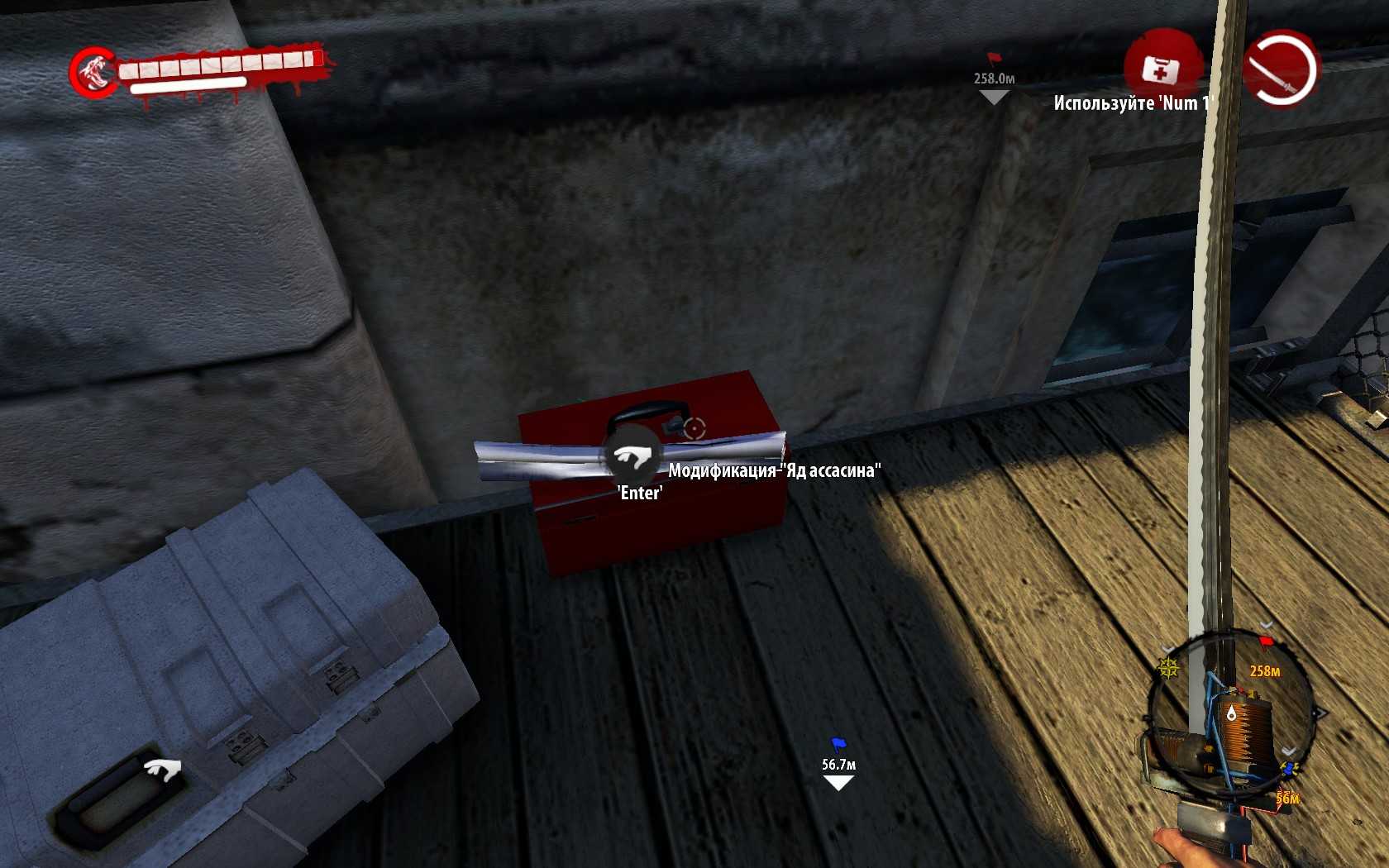Image resolution: width=1389 pixels, height=868 pixels.
Task: Select the blue flag waypoint marker
Action: click(838, 744)
